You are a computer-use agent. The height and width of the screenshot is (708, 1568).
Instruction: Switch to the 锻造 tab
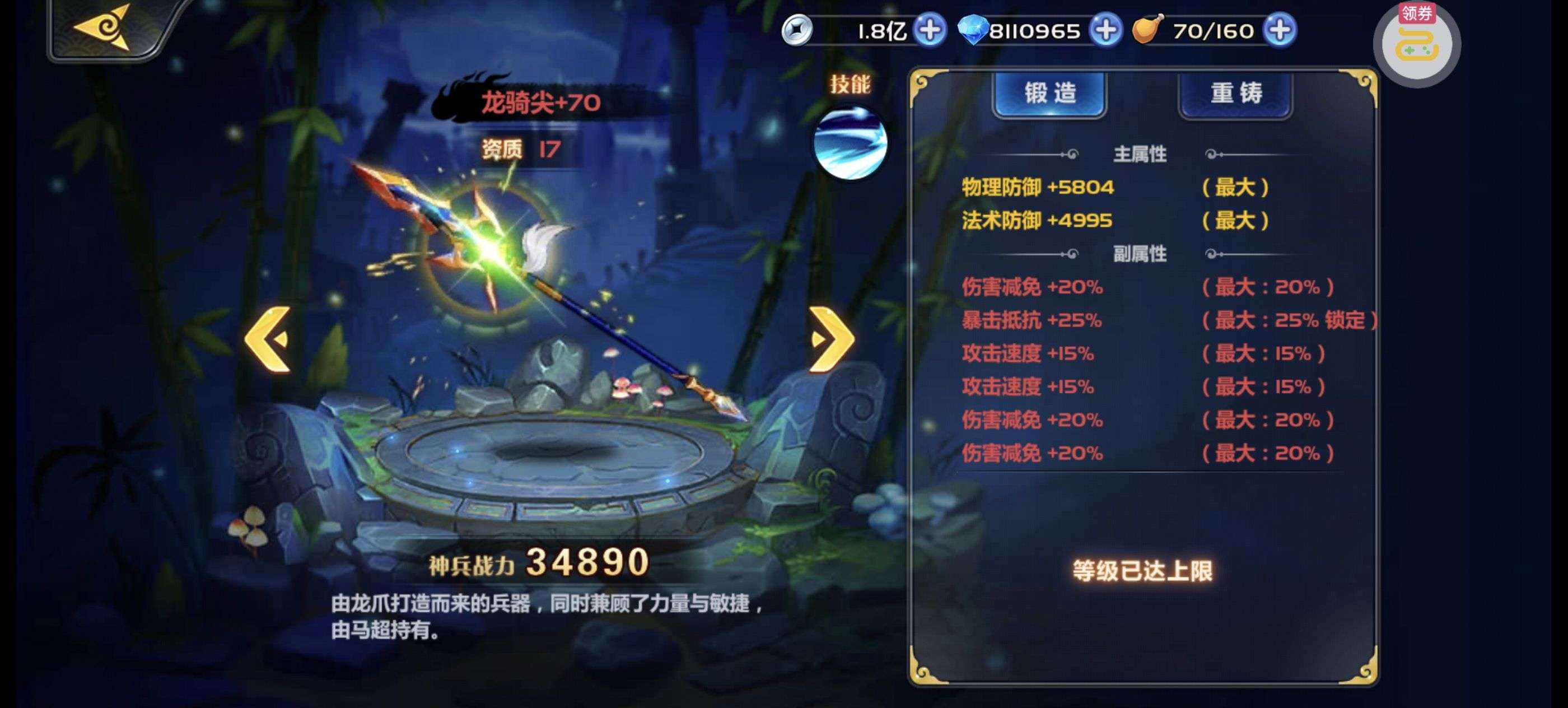(x=1049, y=94)
